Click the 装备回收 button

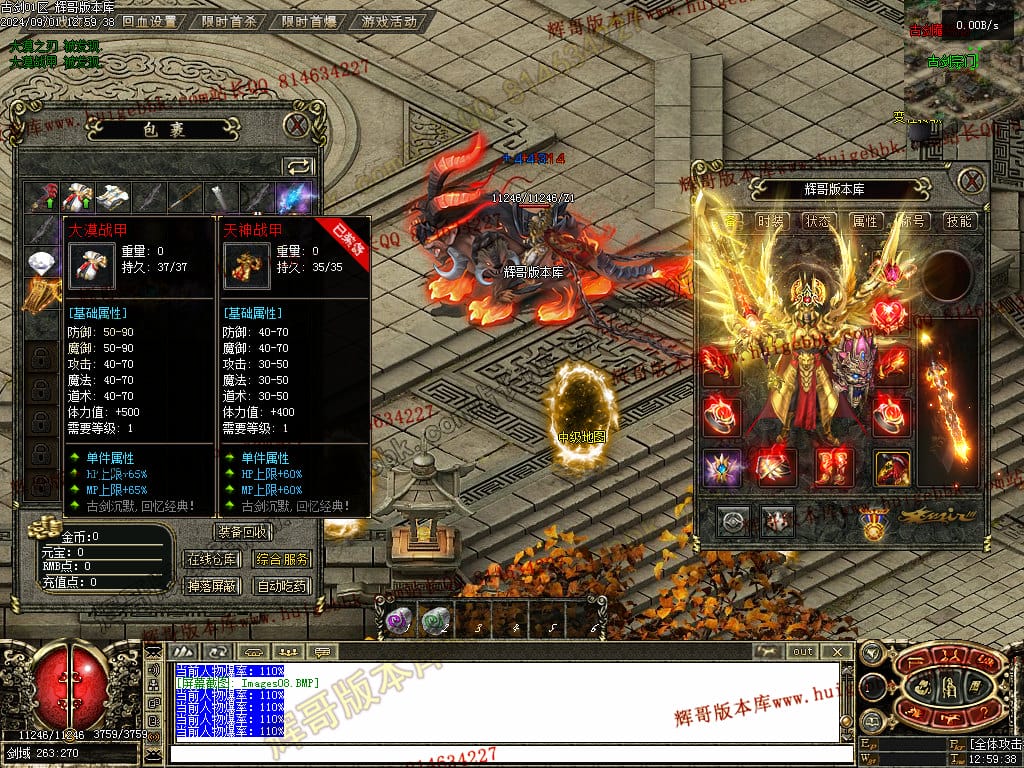(x=243, y=532)
